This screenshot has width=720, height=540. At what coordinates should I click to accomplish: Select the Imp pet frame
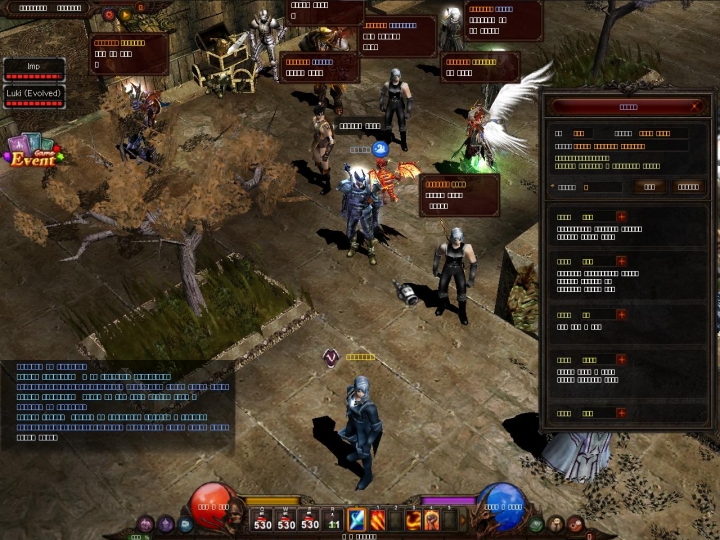coord(34,68)
